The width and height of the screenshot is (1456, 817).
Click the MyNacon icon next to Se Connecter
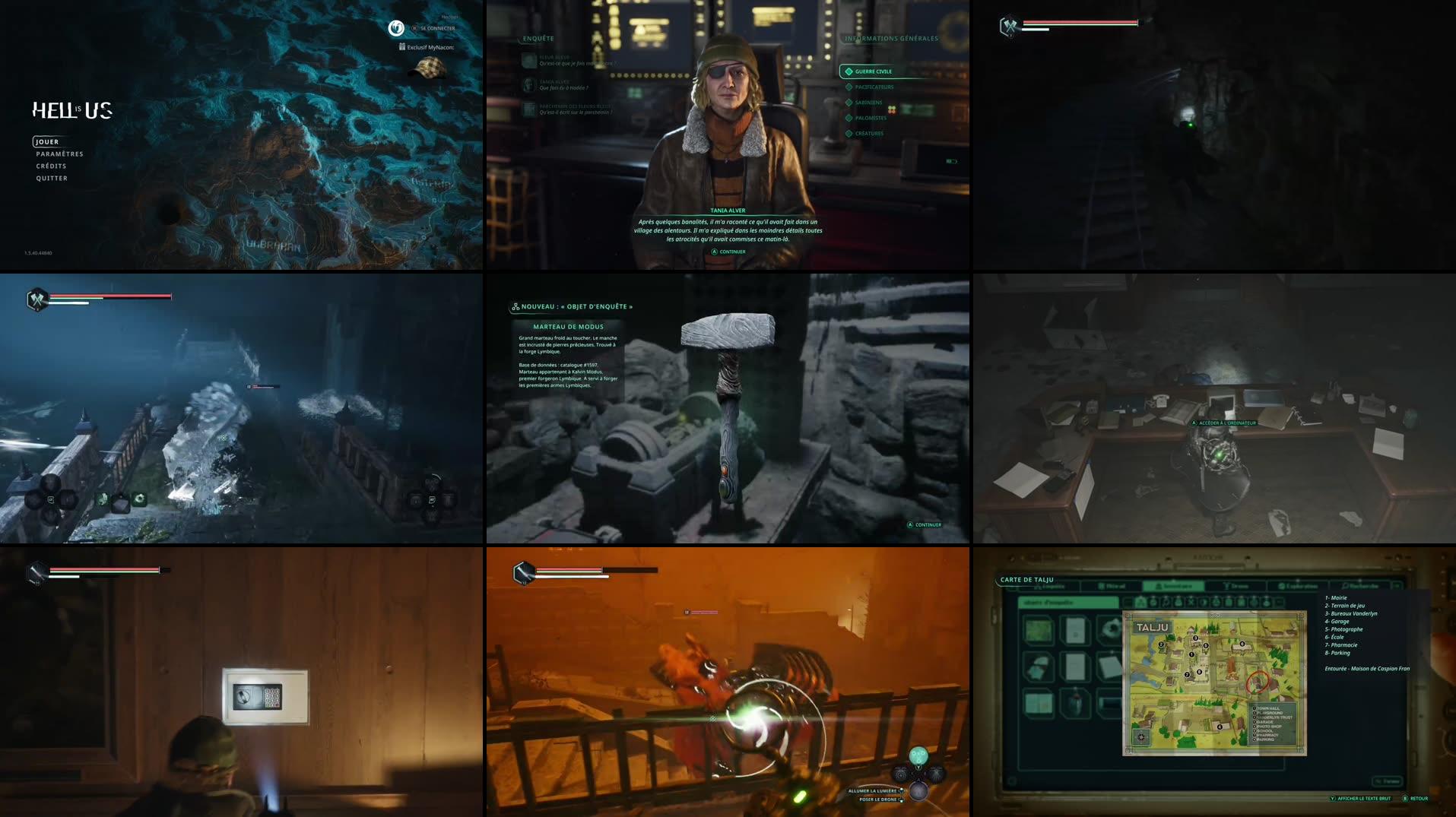coord(395,27)
